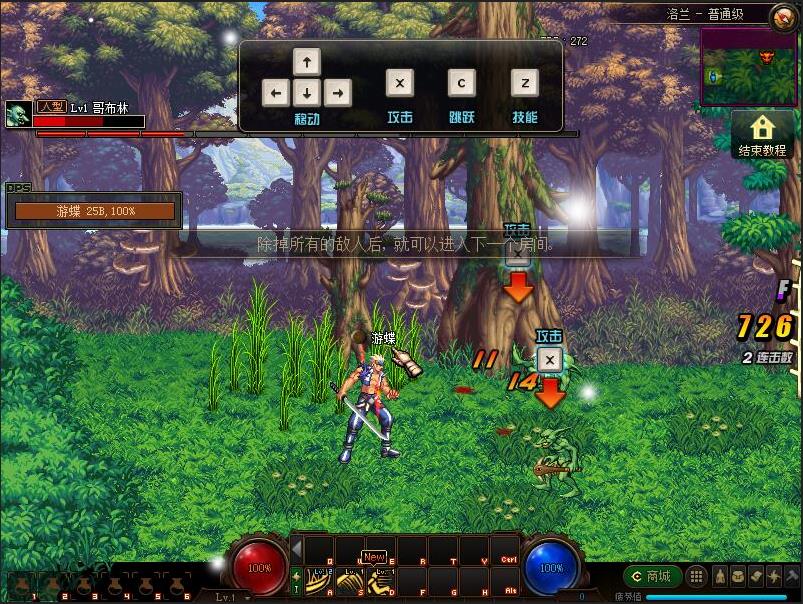This screenshot has height=604, width=803.
Task: Click the 结束教程 end tutorial button
Action: [762, 135]
